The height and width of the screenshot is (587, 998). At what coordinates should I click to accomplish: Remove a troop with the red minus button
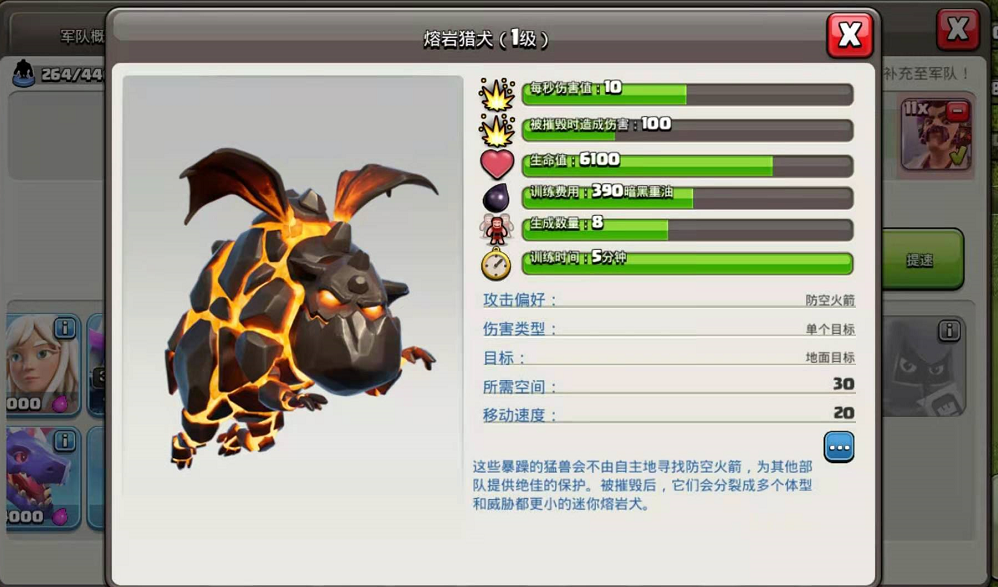[x=957, y=110]
